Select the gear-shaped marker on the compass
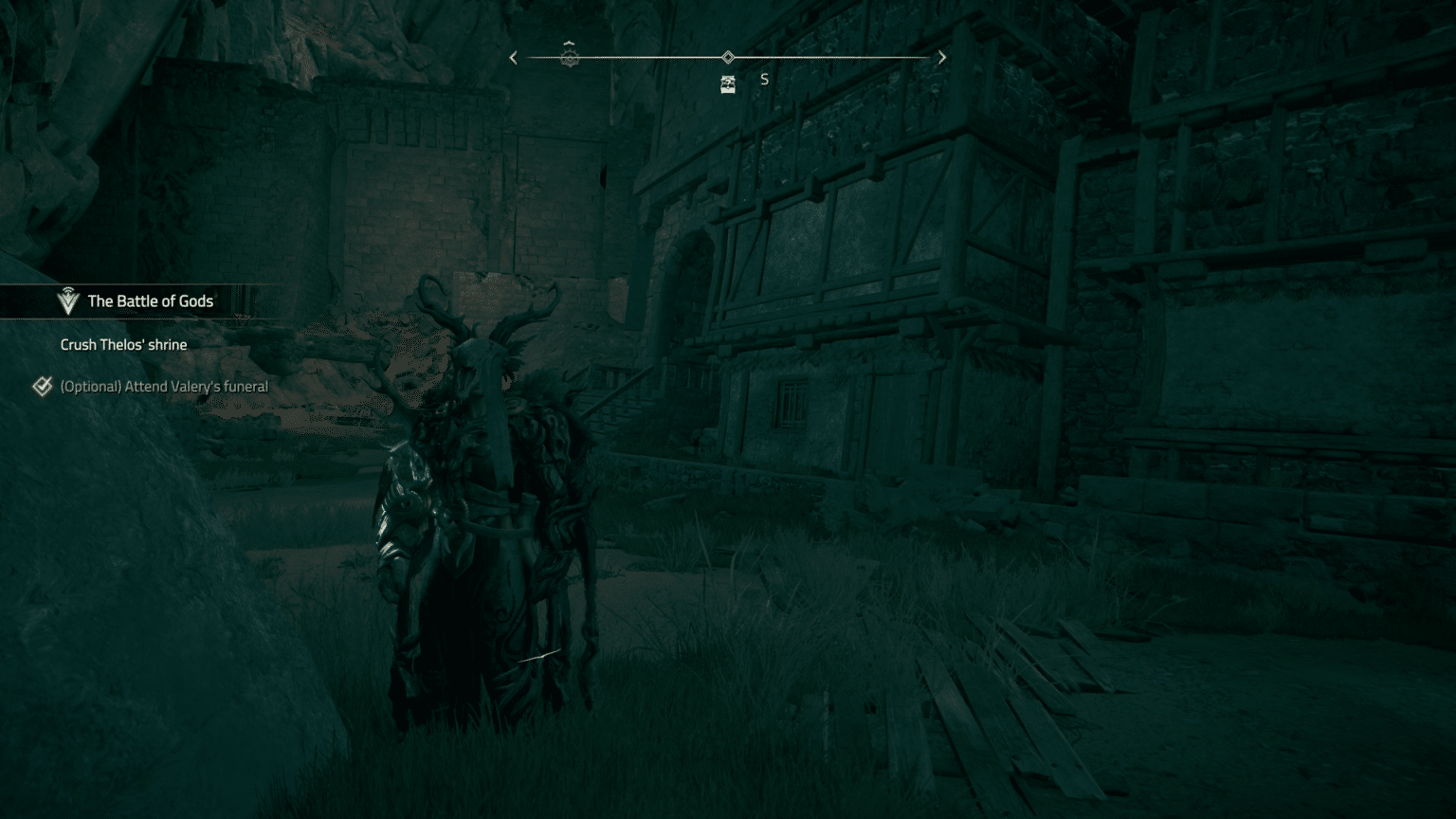Viewport: 1456px width, 819px height. tap(570, 58)
